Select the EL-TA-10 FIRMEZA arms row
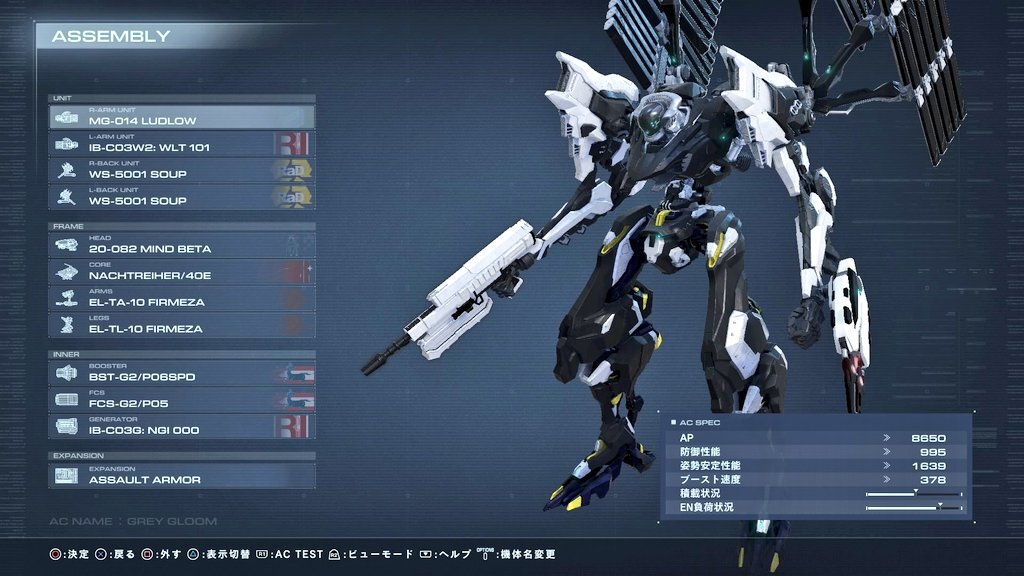The image size is (1024, 576). [181, 298]
